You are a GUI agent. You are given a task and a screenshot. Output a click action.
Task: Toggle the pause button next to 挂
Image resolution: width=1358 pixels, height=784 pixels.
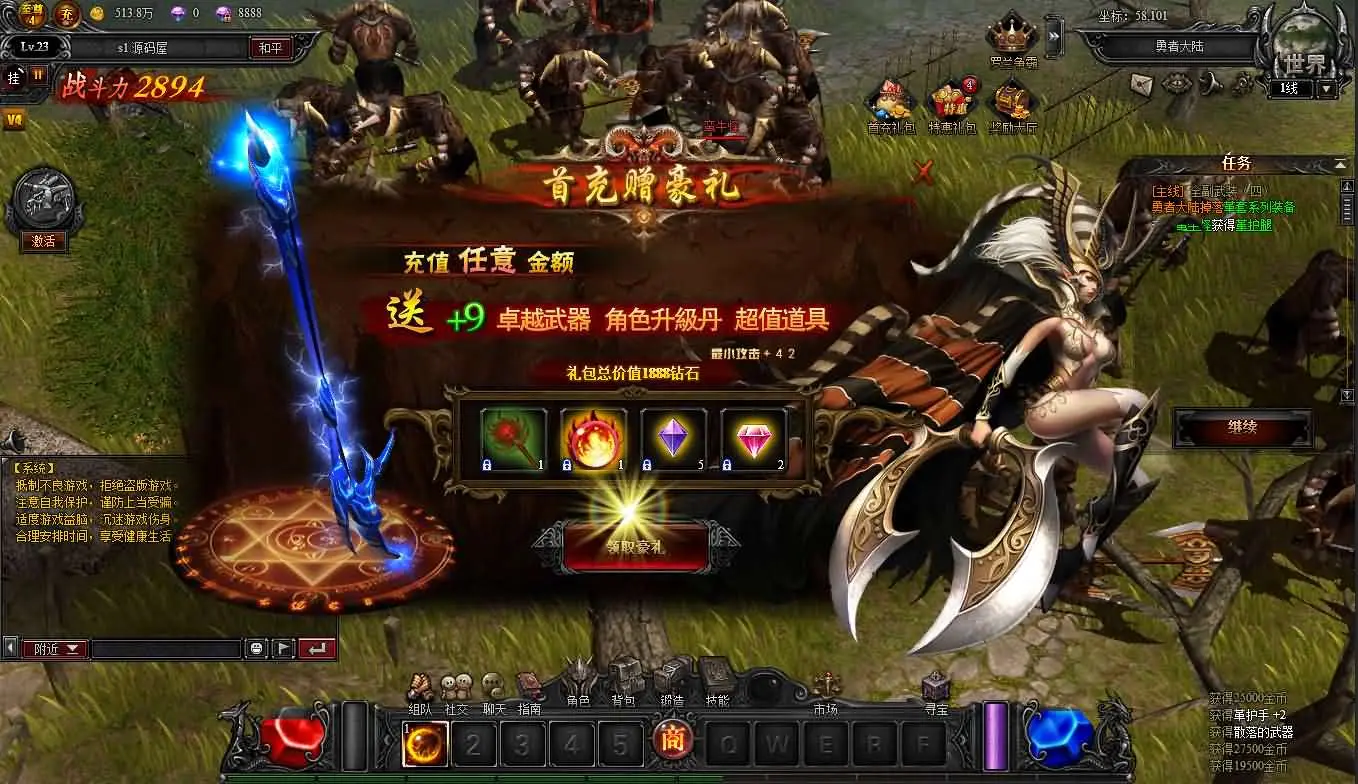[38, 76]
